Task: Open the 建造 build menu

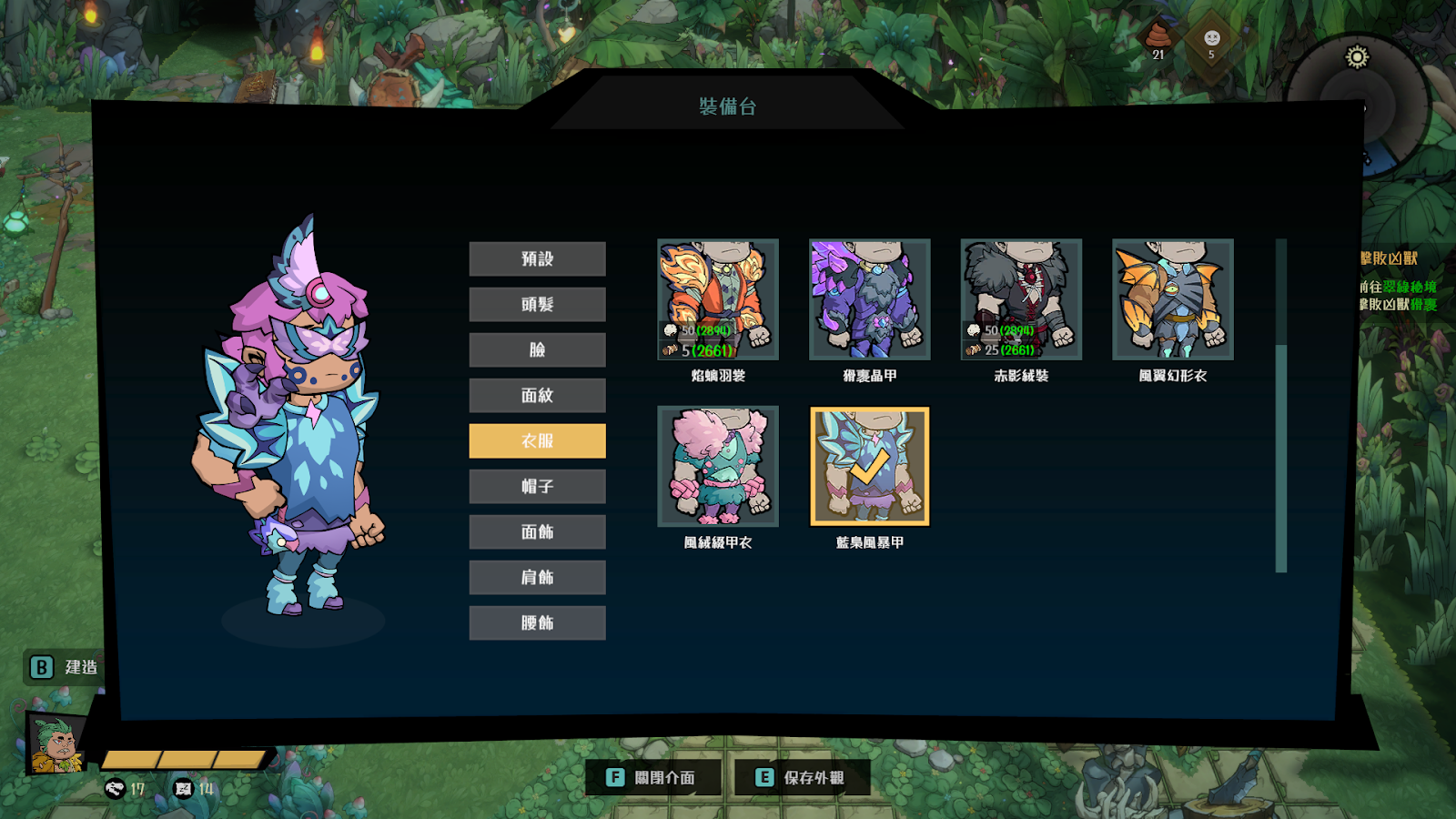Action: tap(64, 667)
